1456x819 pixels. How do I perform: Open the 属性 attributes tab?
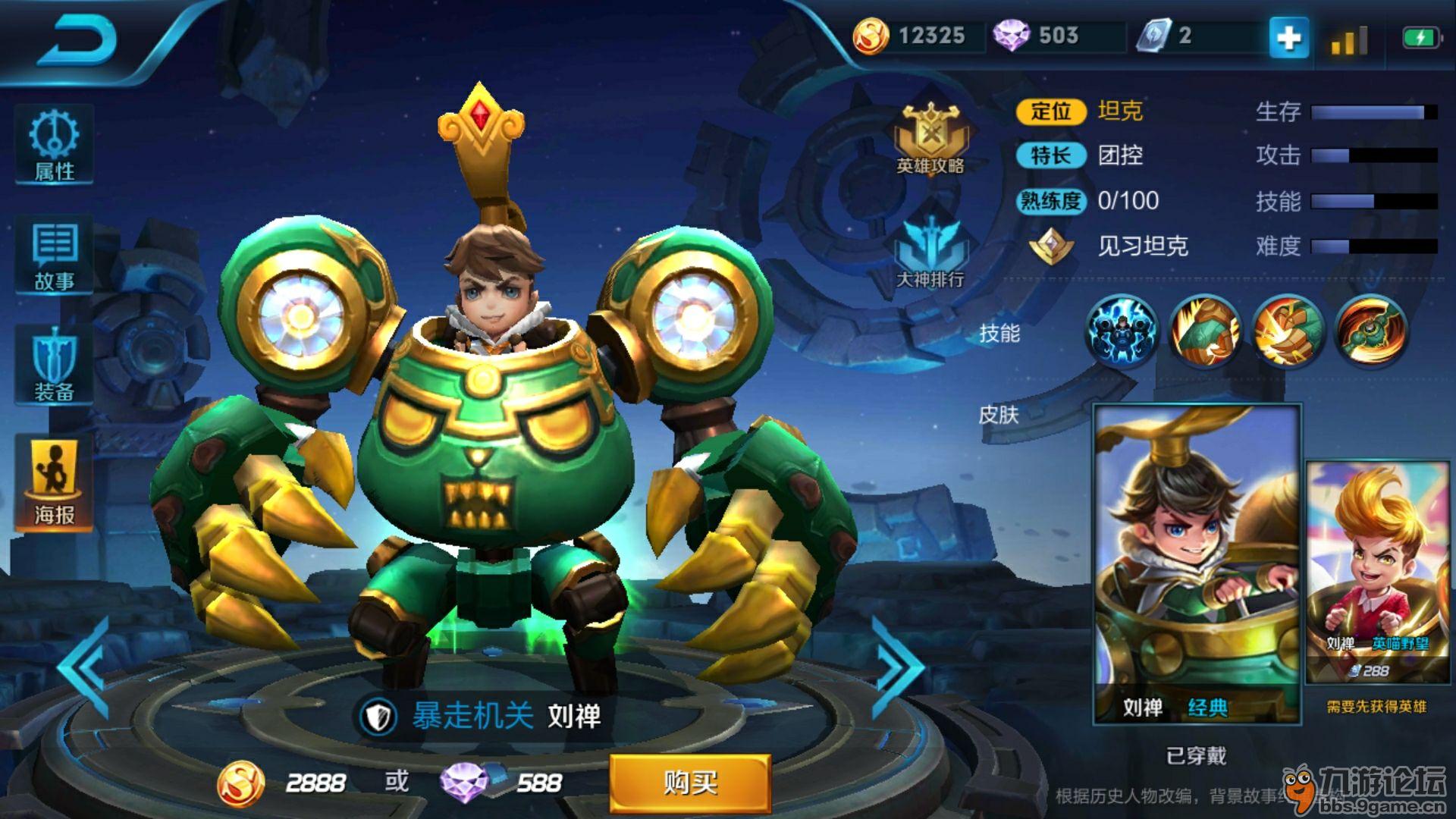[54, 146]
